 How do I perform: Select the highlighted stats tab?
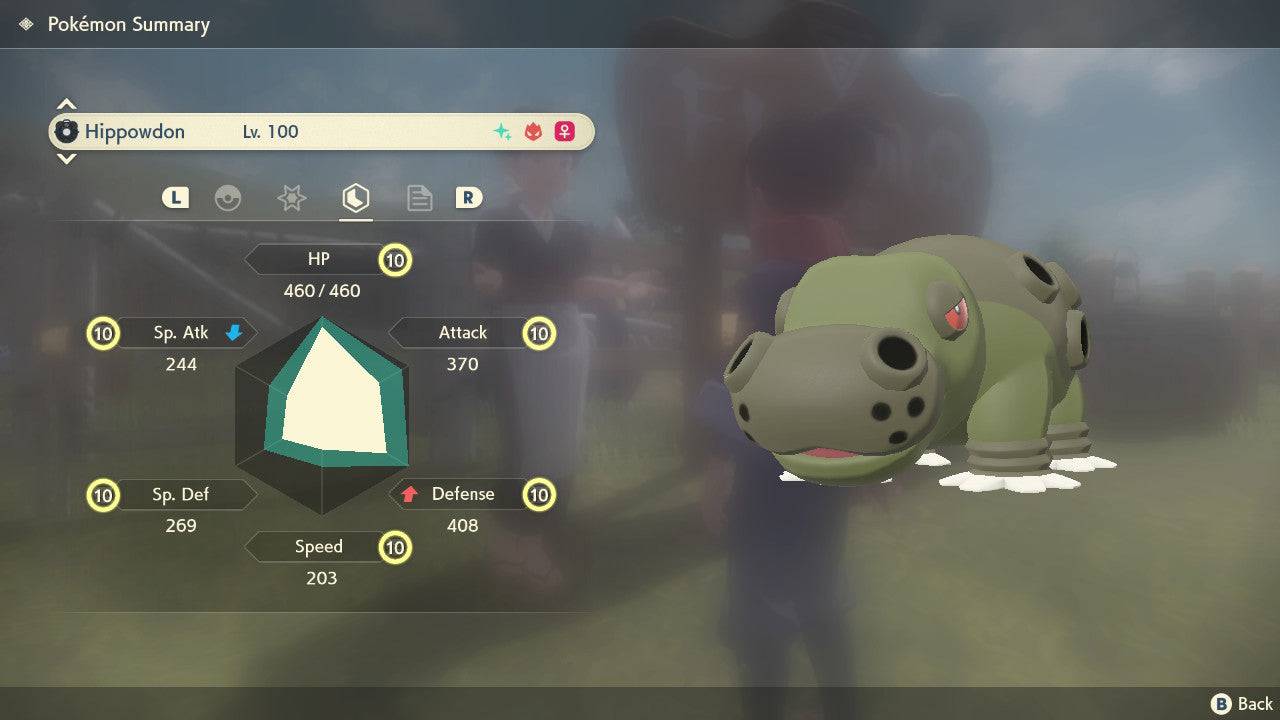pyautogui.click(x=355, y=198)
